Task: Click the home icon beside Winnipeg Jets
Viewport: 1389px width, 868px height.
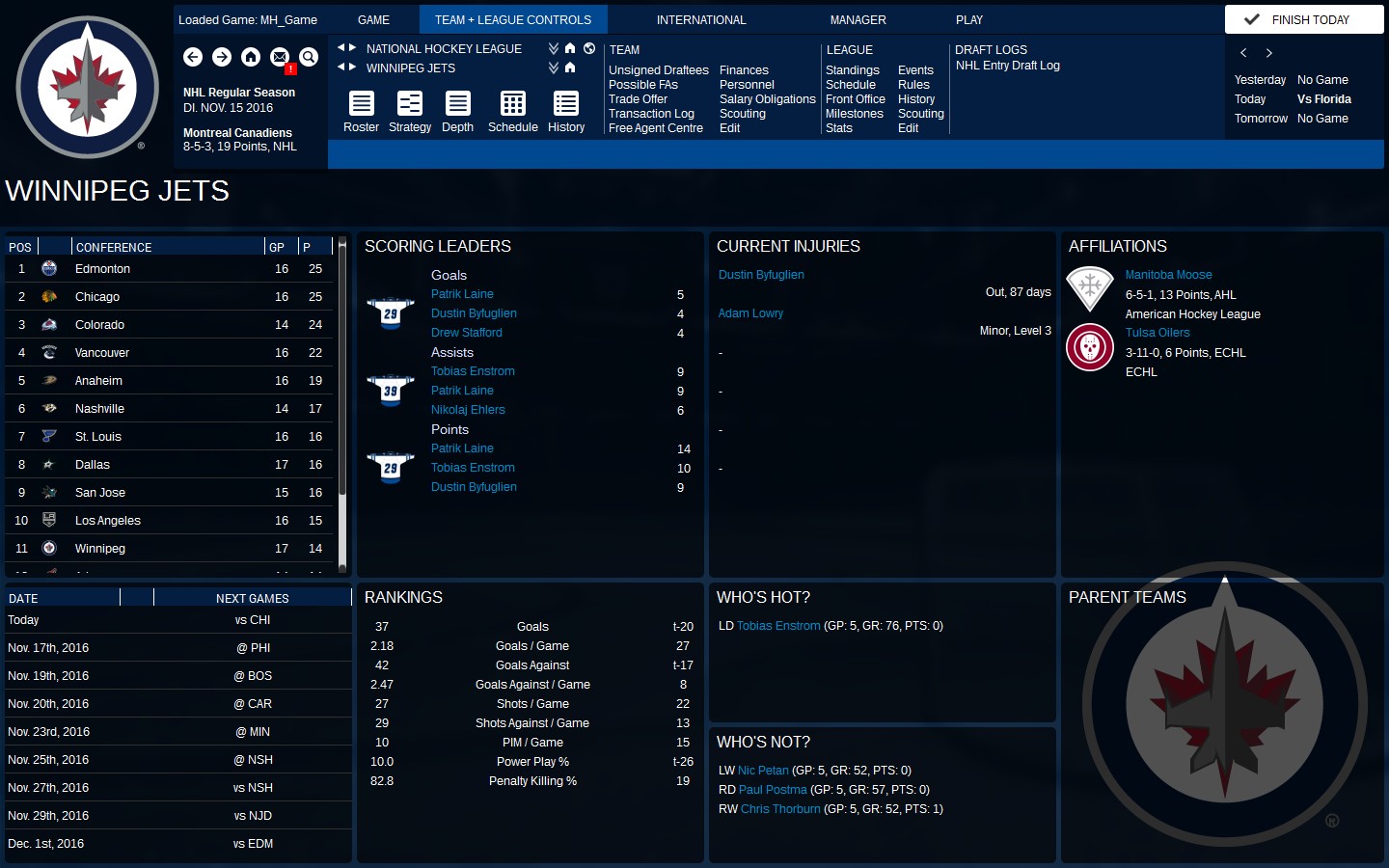Action: (x=569, y=68)
